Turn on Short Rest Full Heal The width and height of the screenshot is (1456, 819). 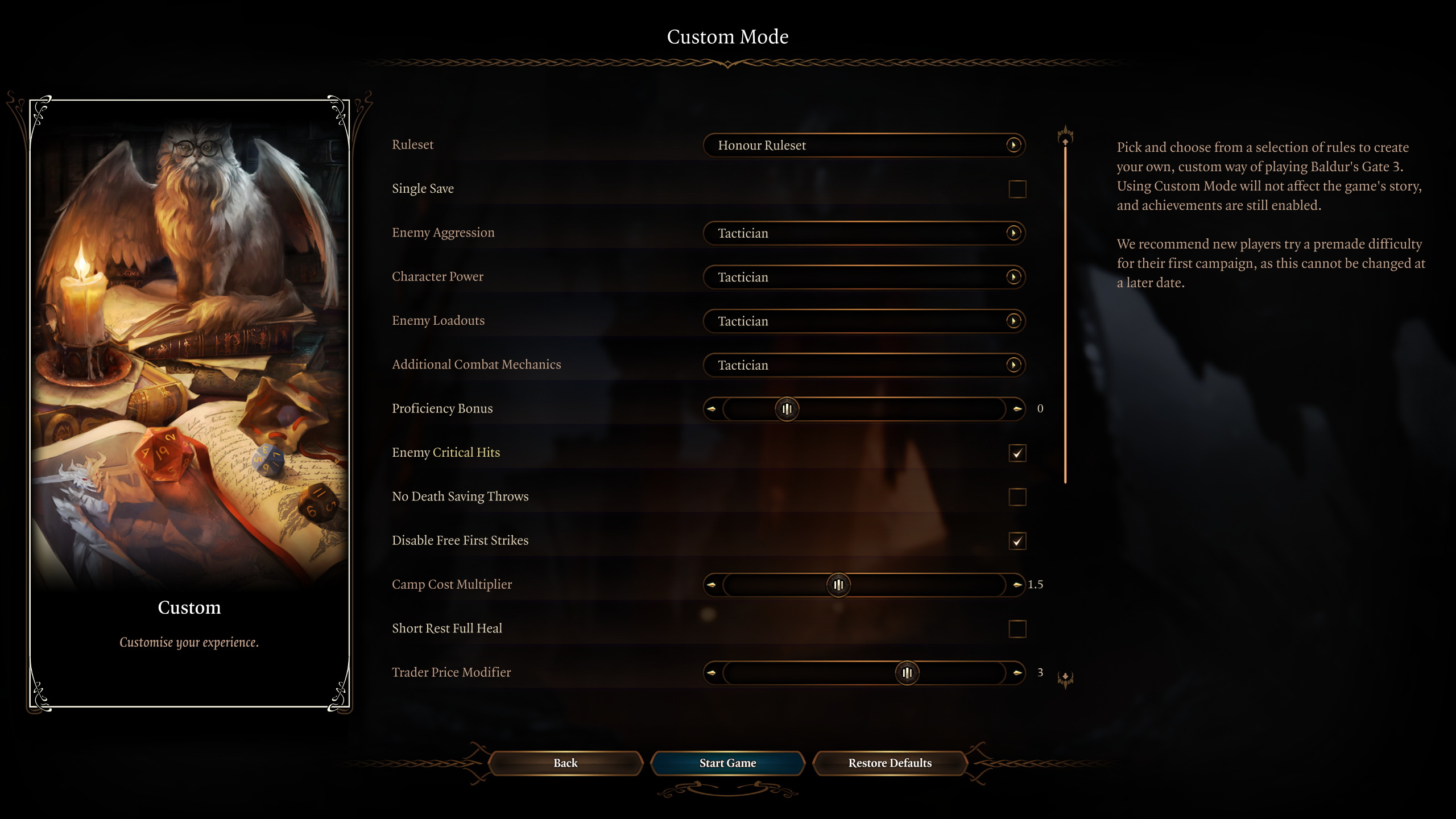pos(1017,629)
